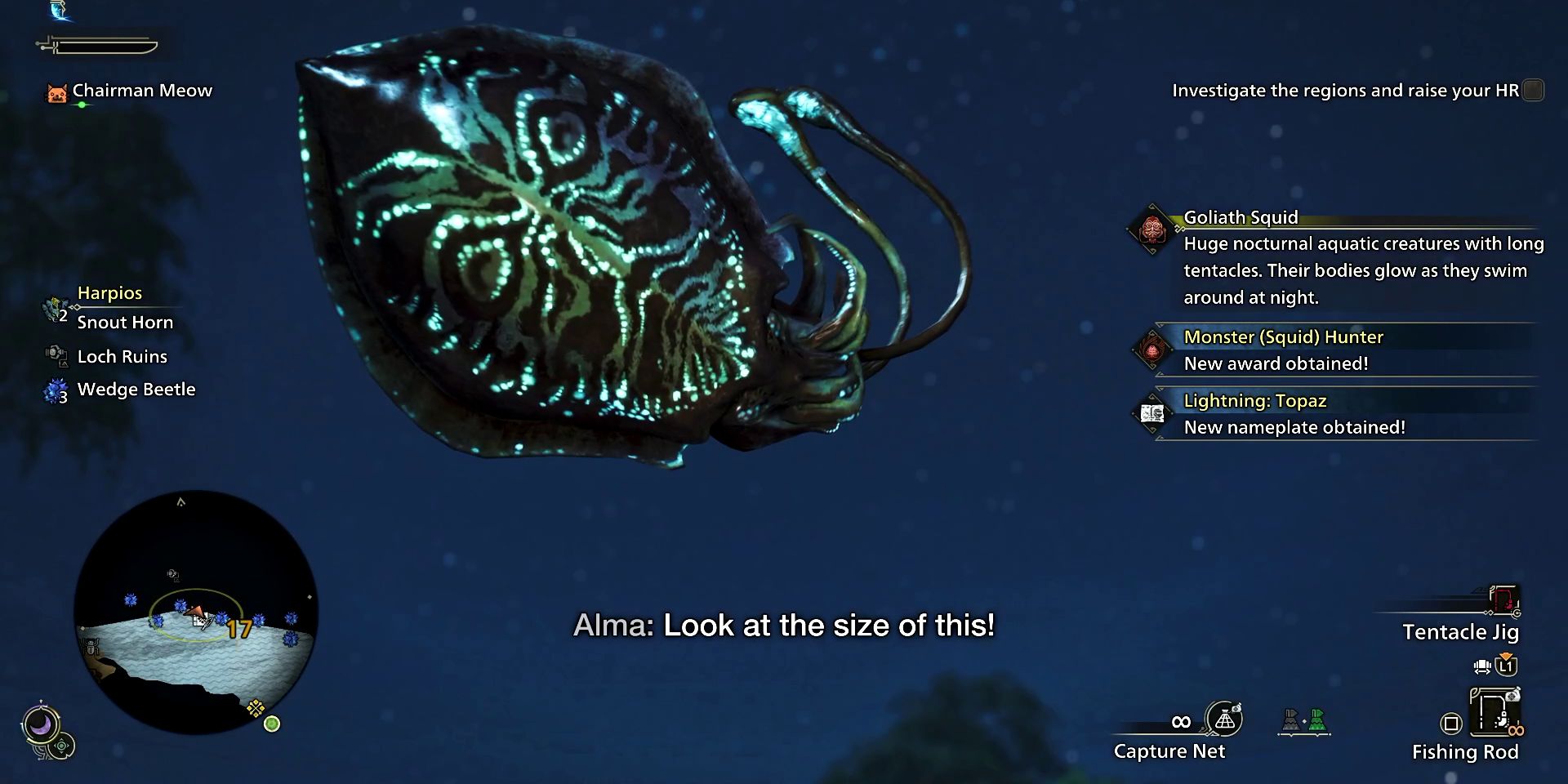Toggle the L1 bait-swap prompt
The image size is (1568, 784).
click(x=1506, y=666)
